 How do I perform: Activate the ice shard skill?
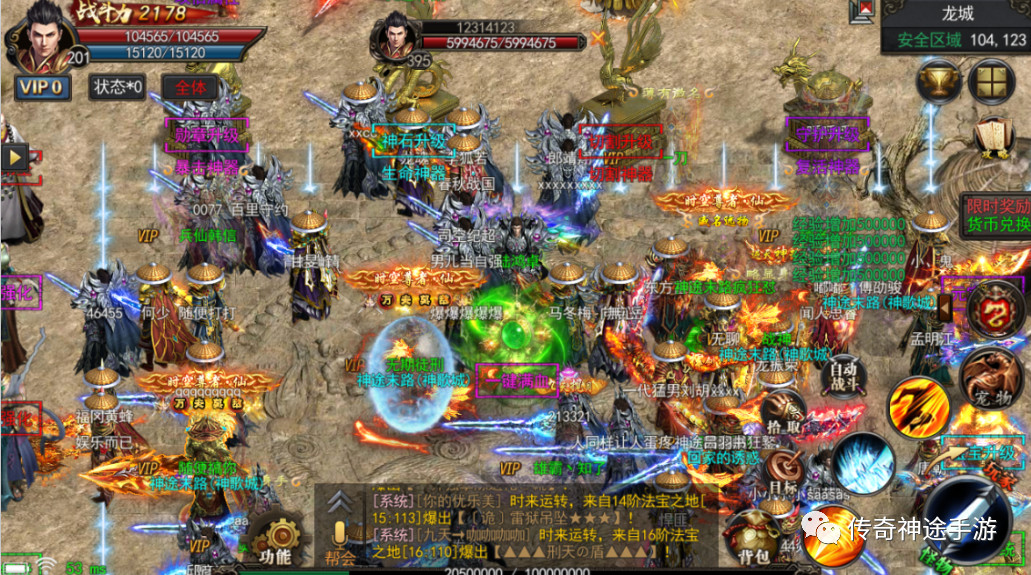[x=859, y=463]
